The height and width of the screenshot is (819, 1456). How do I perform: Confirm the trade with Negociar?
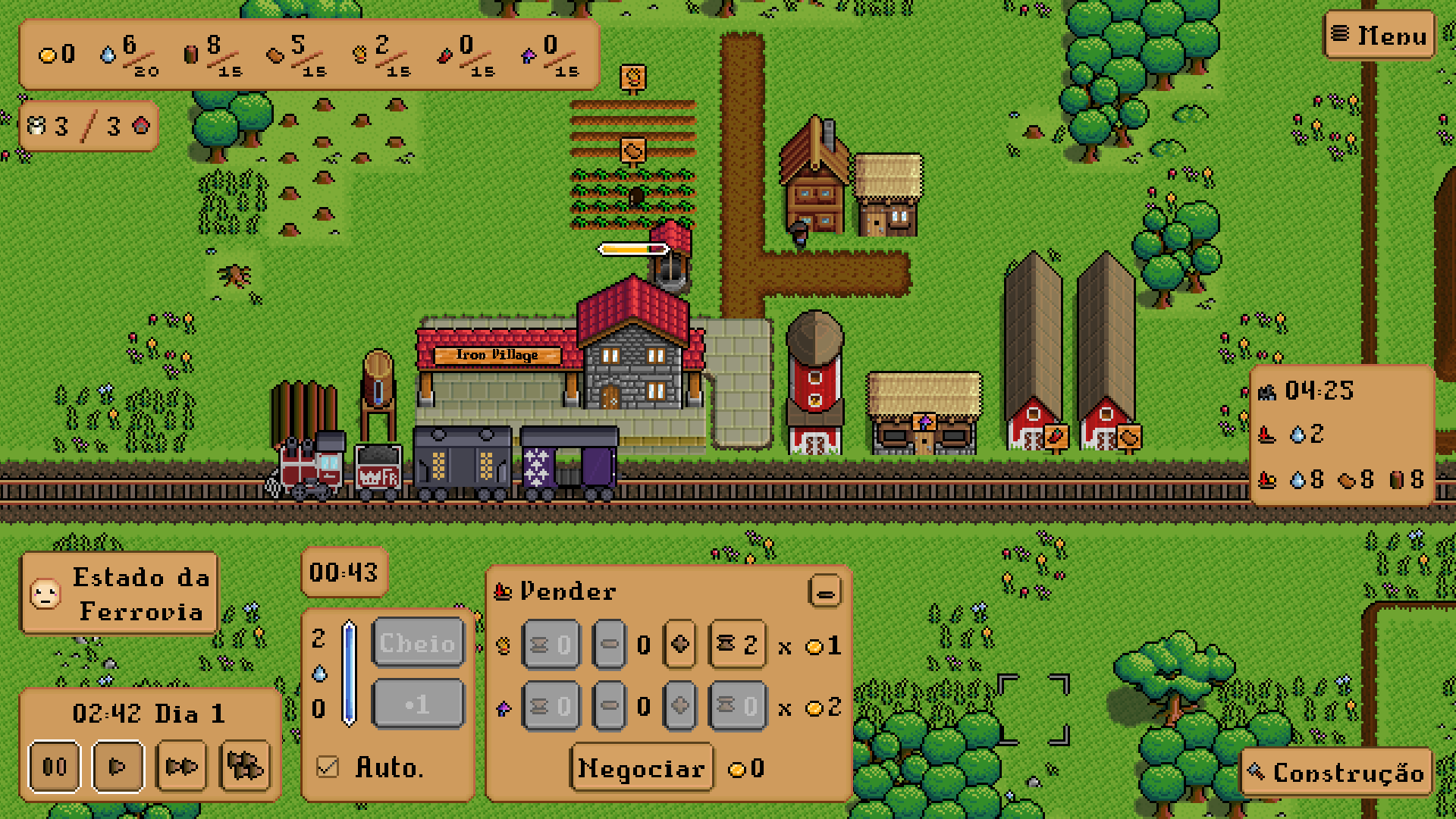pyautogui.click(x=642, y=769)
